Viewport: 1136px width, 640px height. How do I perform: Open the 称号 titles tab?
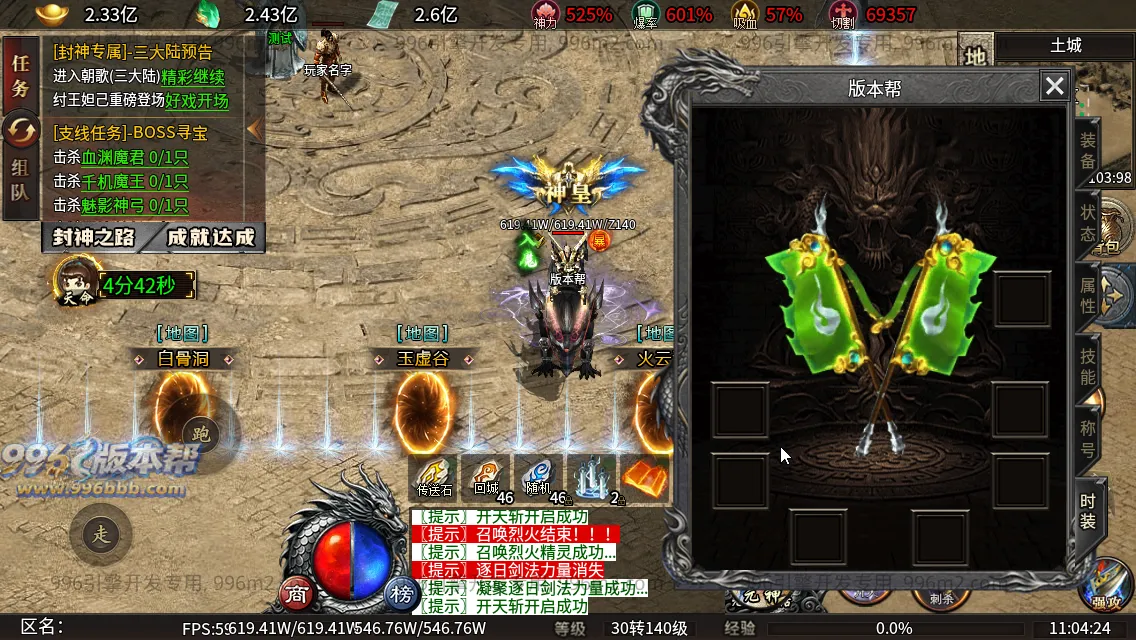point(1088,438)
